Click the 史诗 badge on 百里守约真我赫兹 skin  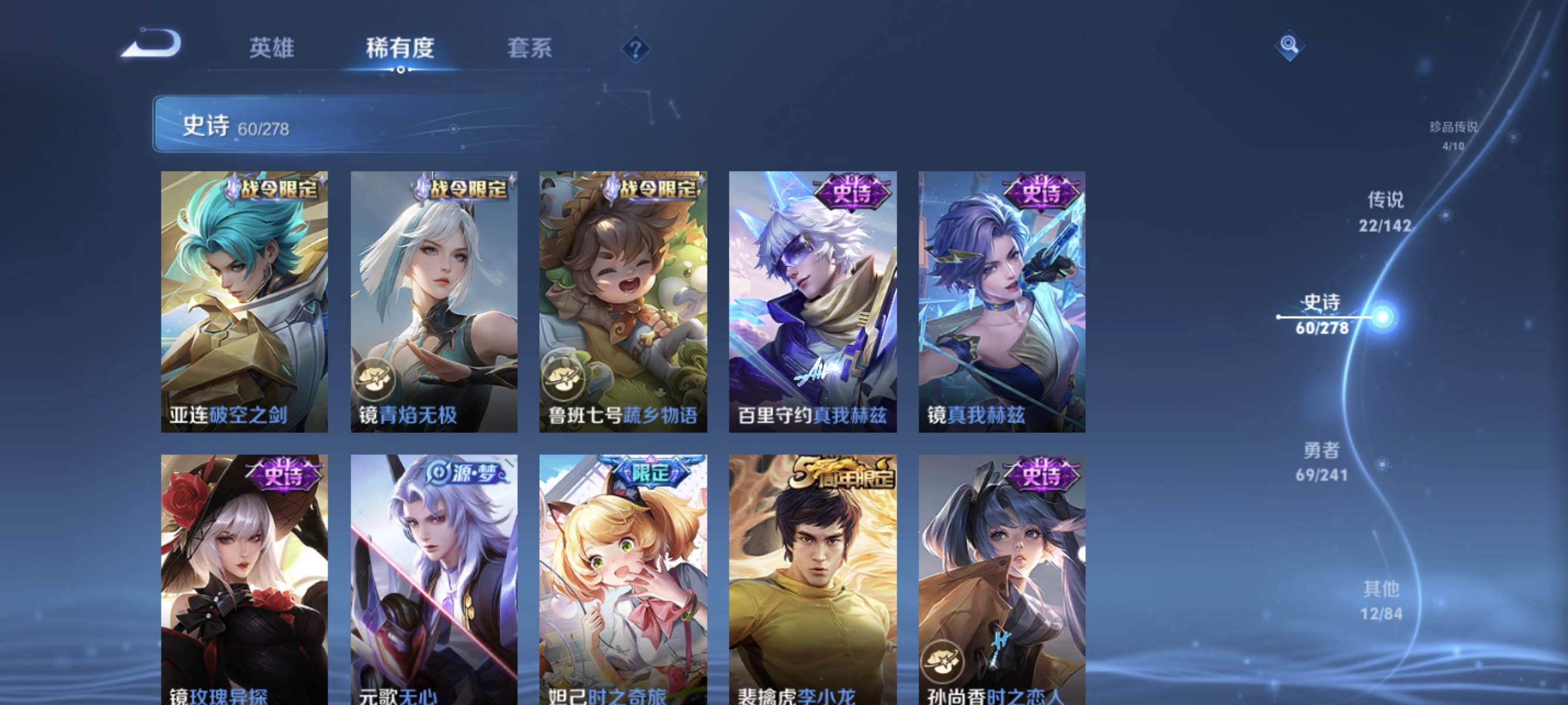(852, 192)
